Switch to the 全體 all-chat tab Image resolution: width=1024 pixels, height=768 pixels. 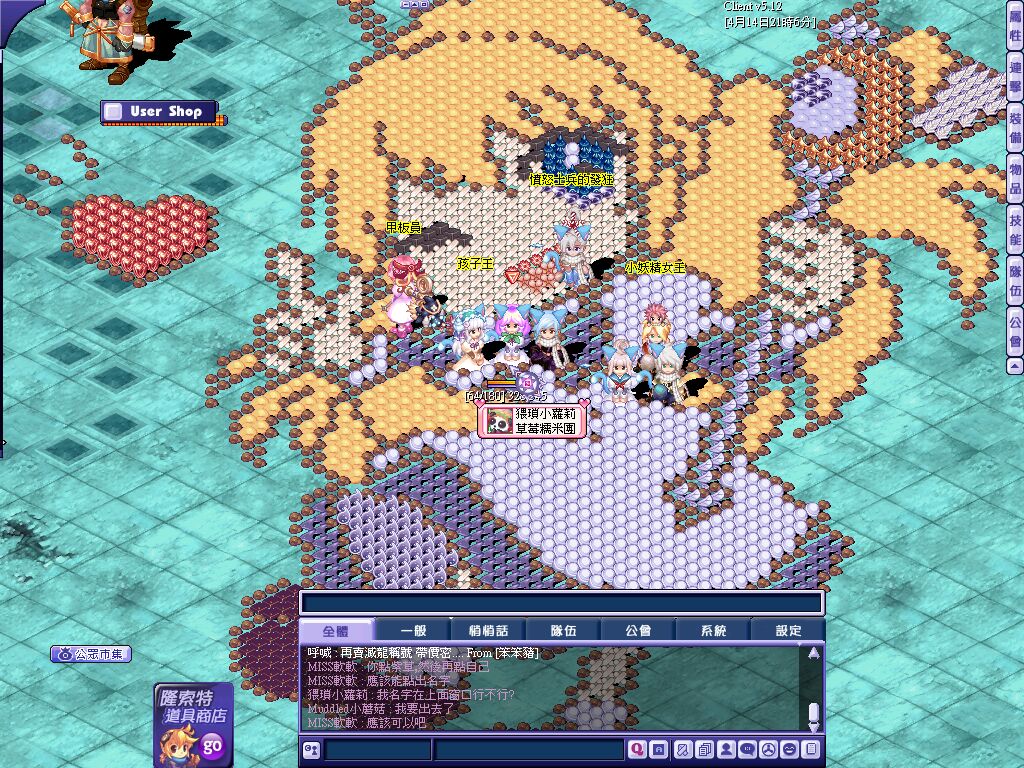tap(336, 631)
